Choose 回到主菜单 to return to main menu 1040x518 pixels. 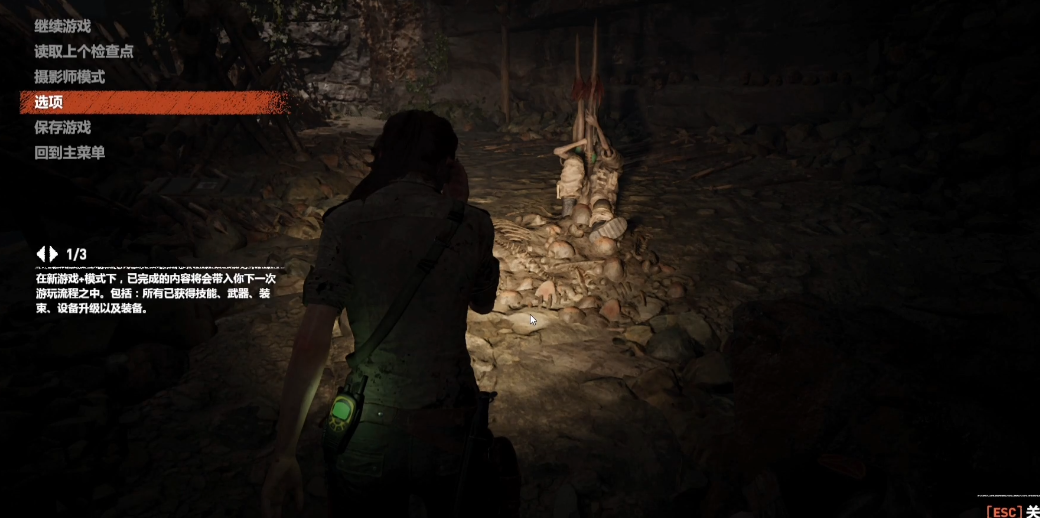(x=69, y=153)
